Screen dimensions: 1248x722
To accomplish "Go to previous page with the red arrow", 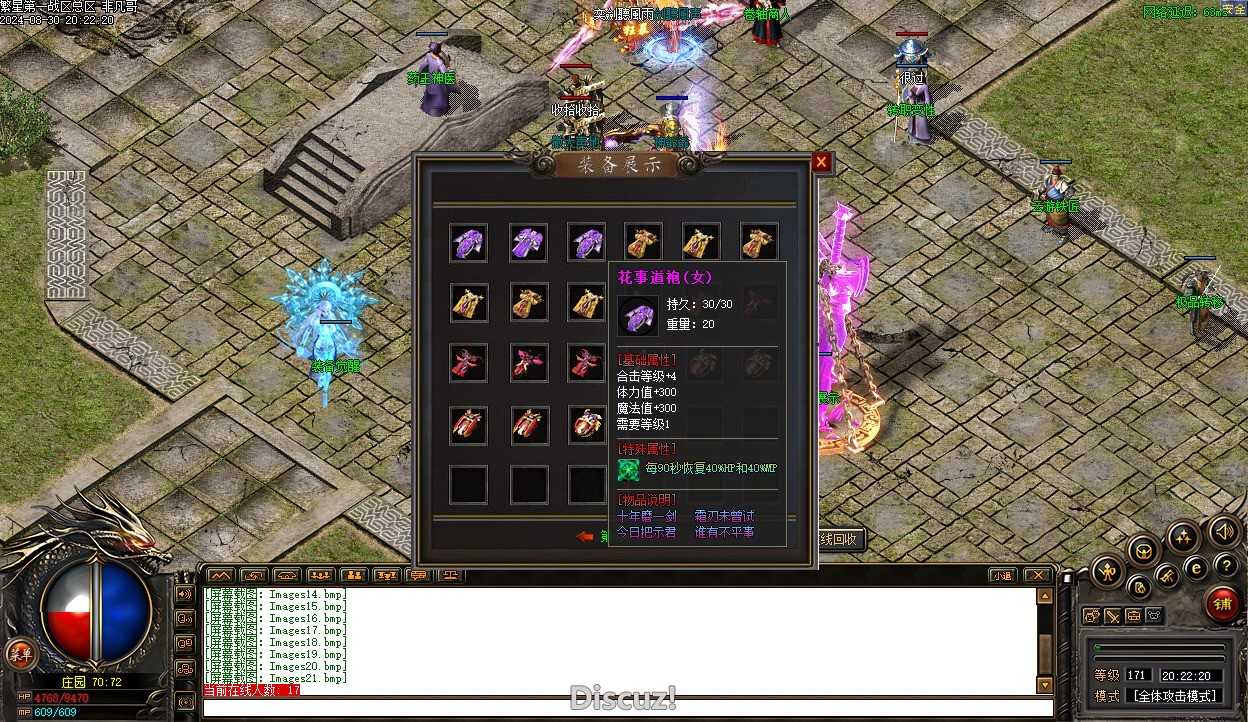I will pos(585,537).
